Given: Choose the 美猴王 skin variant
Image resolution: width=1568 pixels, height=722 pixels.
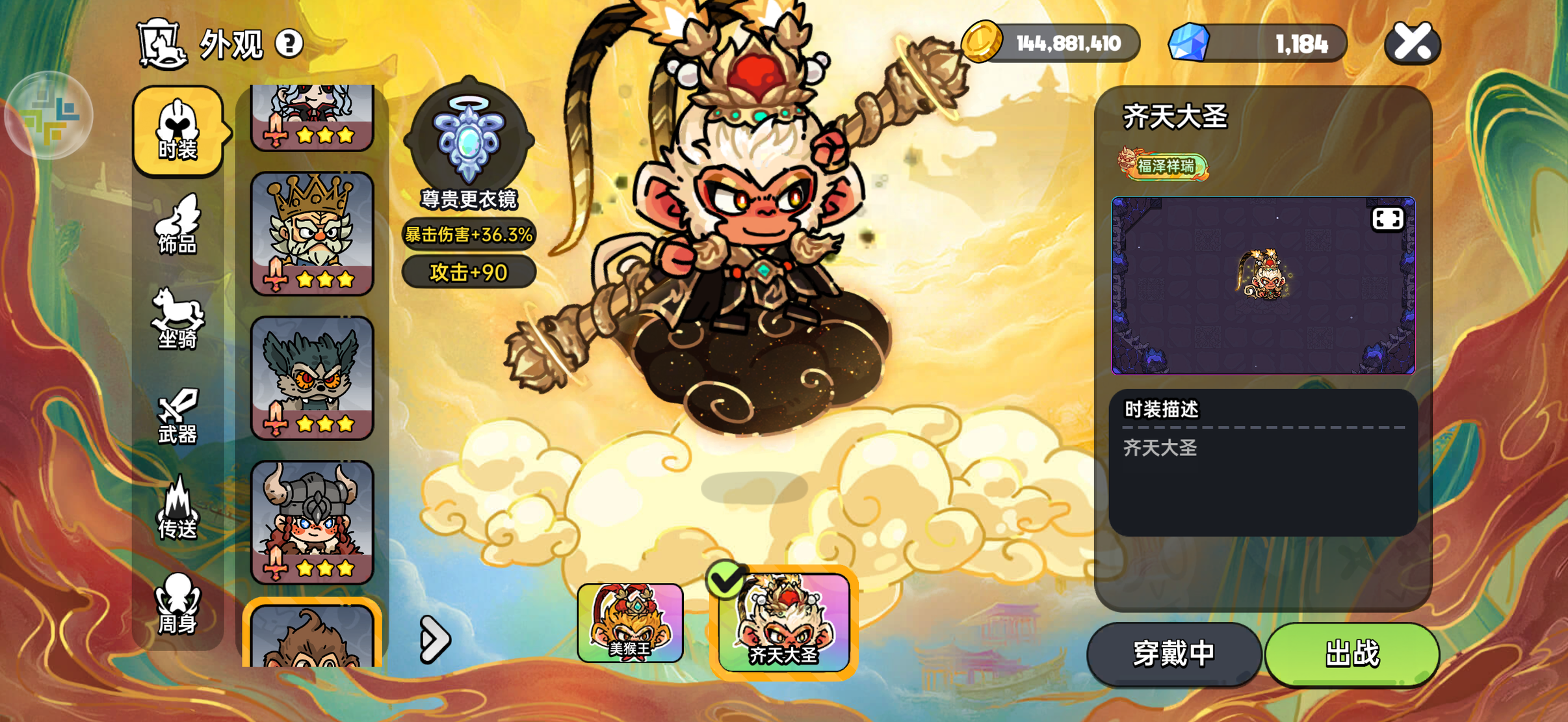Looking at the screenshot, I should point(630,622).
